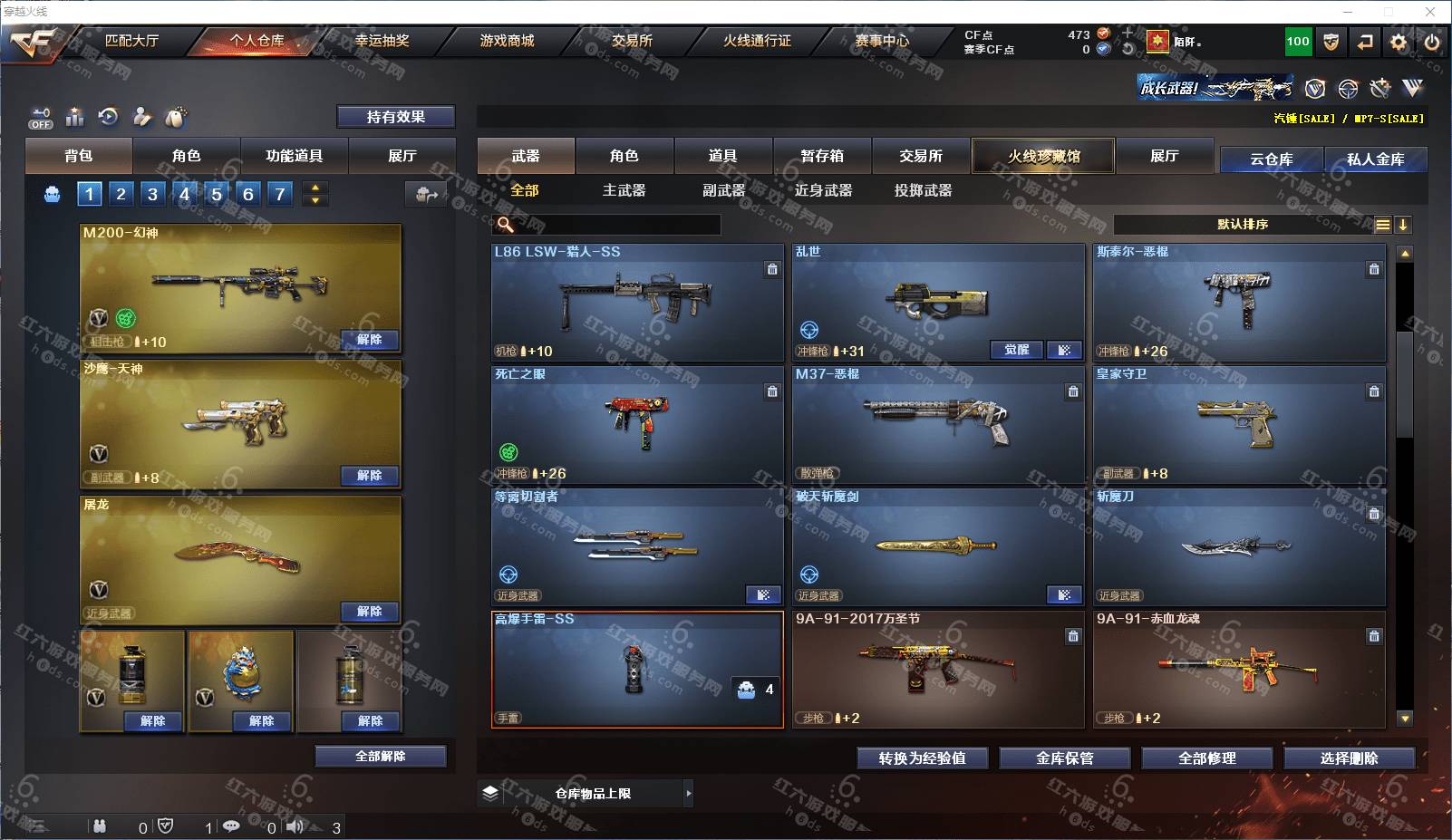Click the 全部解除 unequip all button
1452x840 pixels.
[381, 757]
